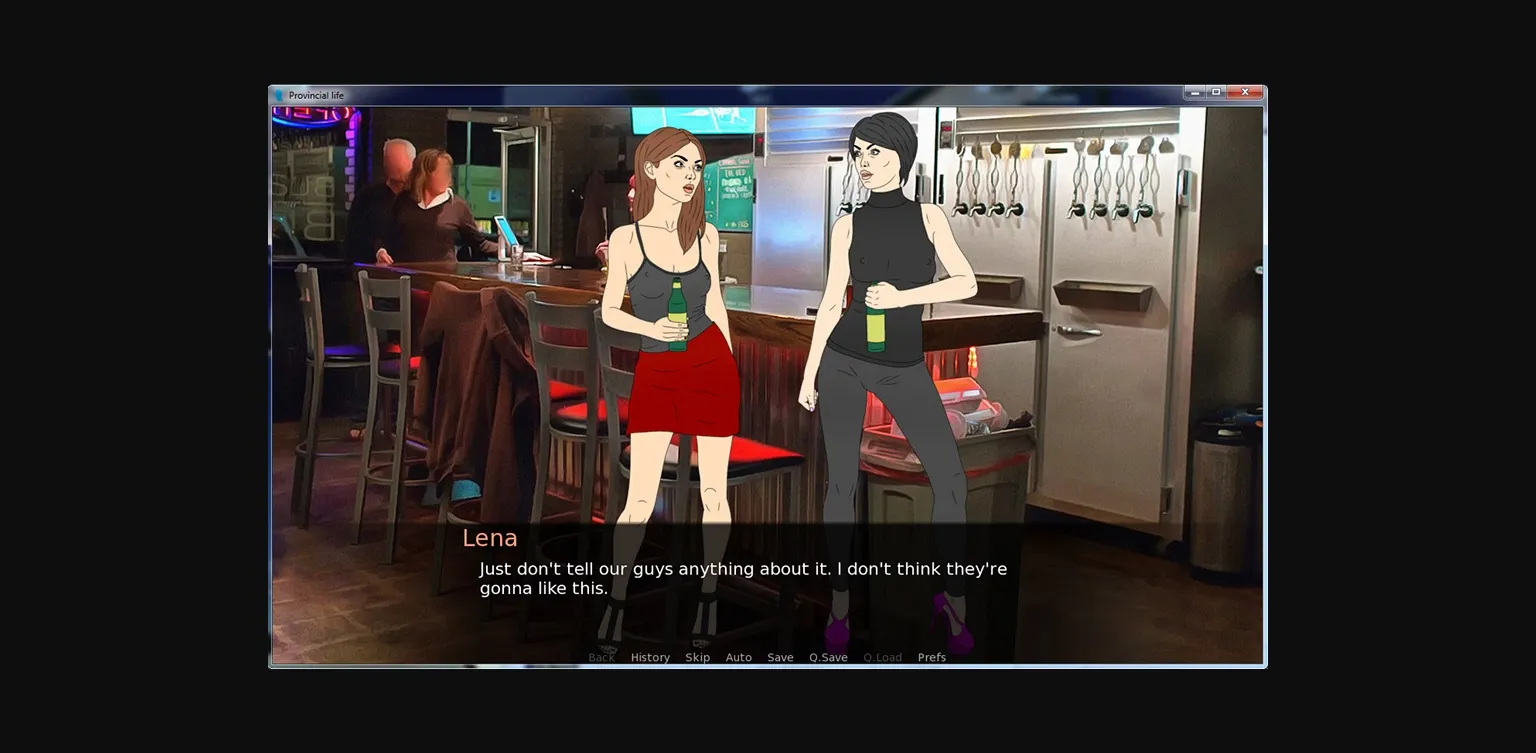Screen dimensions: 1536x753
Task: Minimize the Provincial life window
Action: click(x=1194, y=91)
